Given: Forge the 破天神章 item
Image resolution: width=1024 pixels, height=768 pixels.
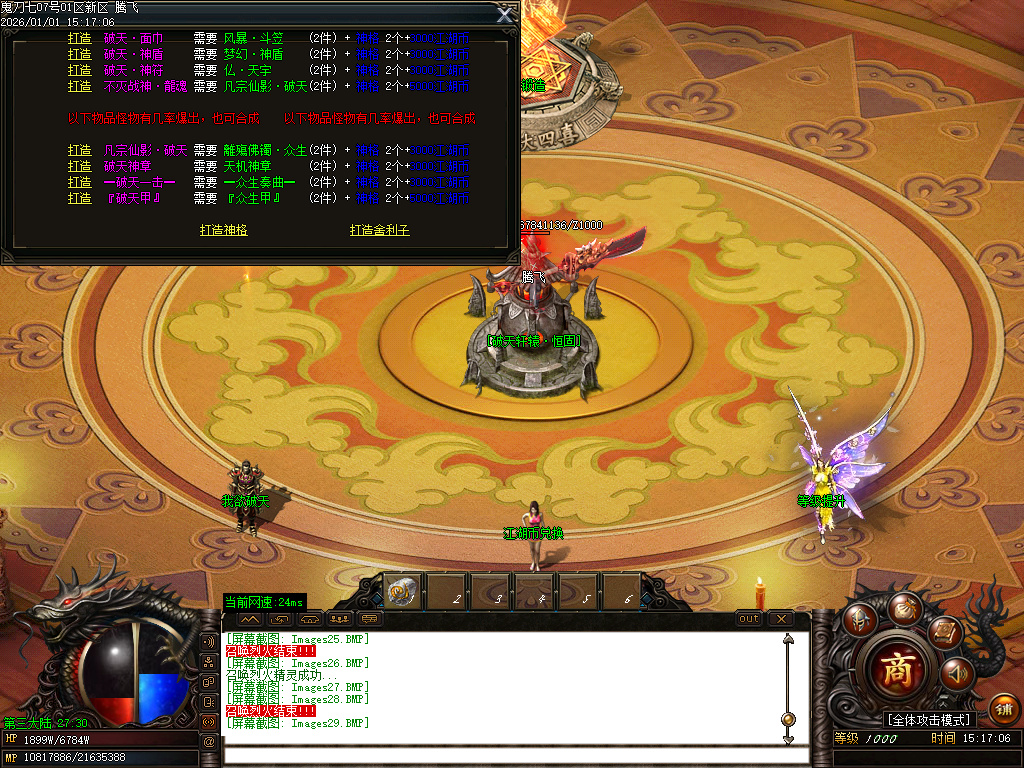Looking at the screenshot, I should click(x=80, y=167).
